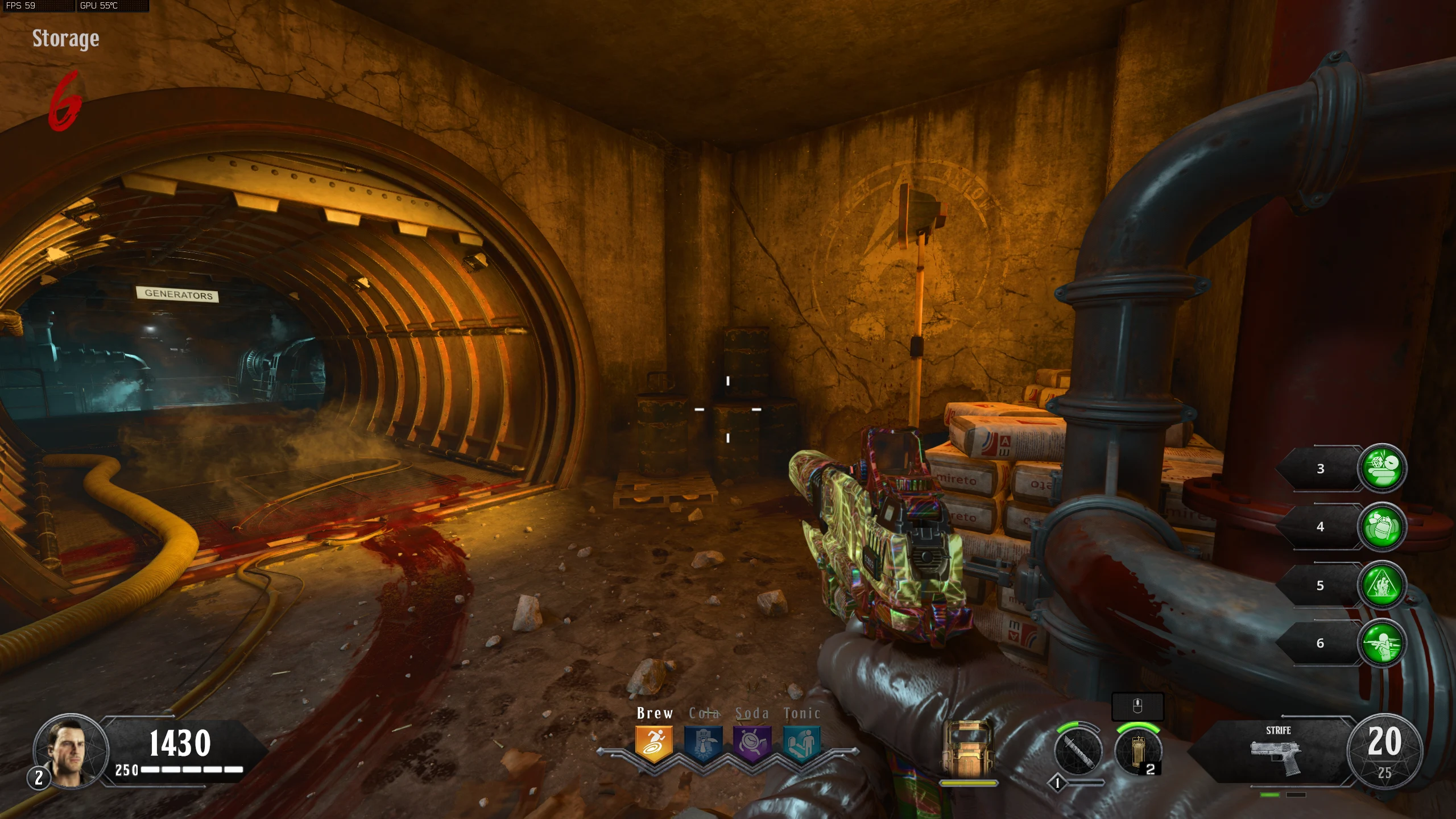Select the golden shield equipment icon
Screen dimensions: 1456x819
click(967, 748)
